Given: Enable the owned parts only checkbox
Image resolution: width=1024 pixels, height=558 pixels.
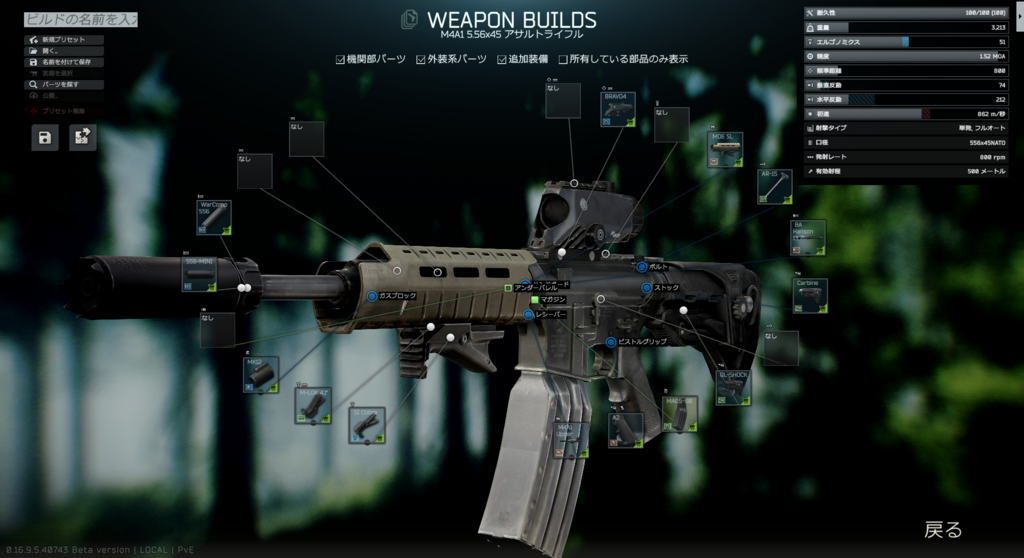Looking at the screenshot, I should click(564, 59).
